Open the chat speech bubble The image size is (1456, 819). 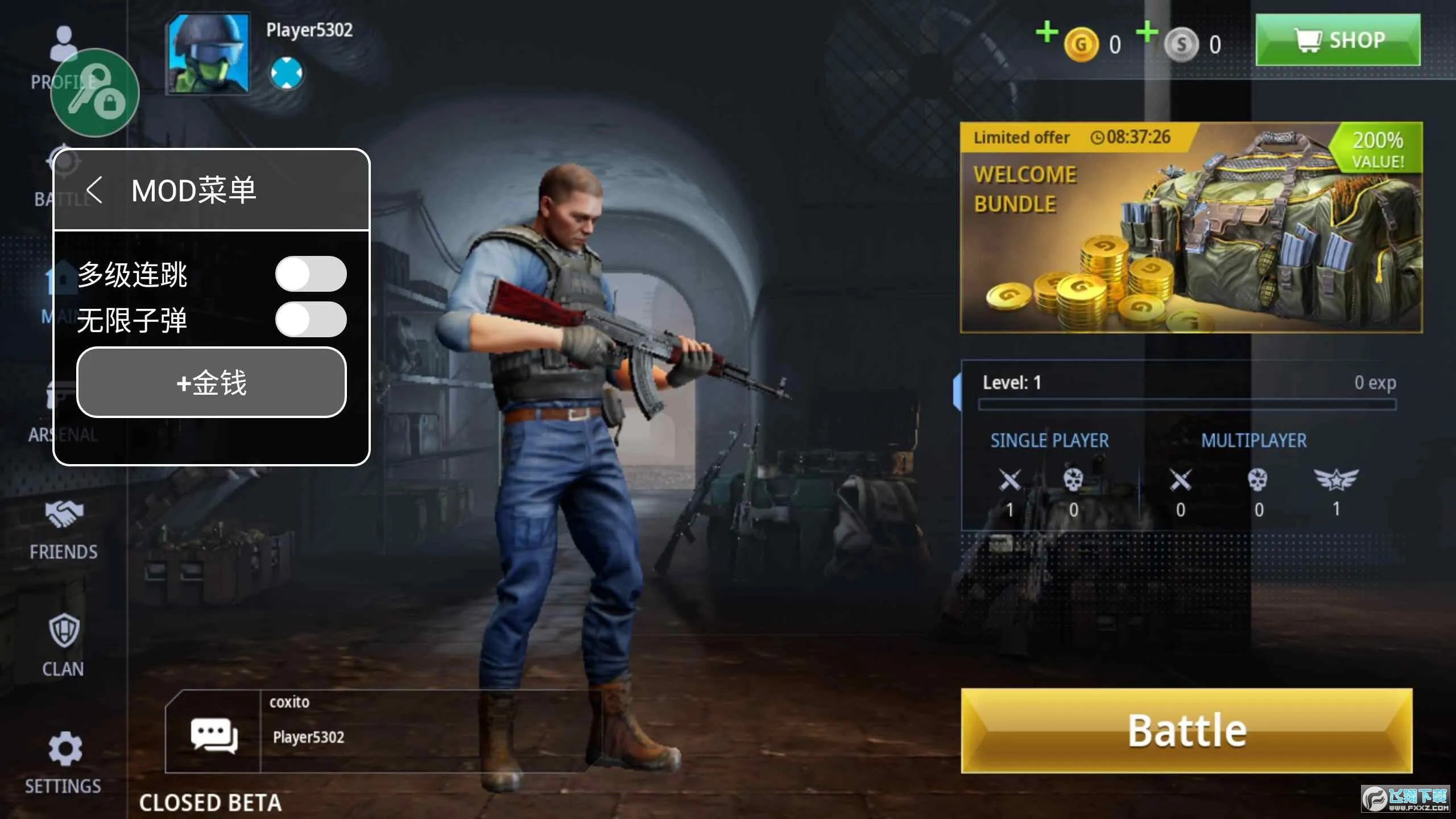click(213, 735)
